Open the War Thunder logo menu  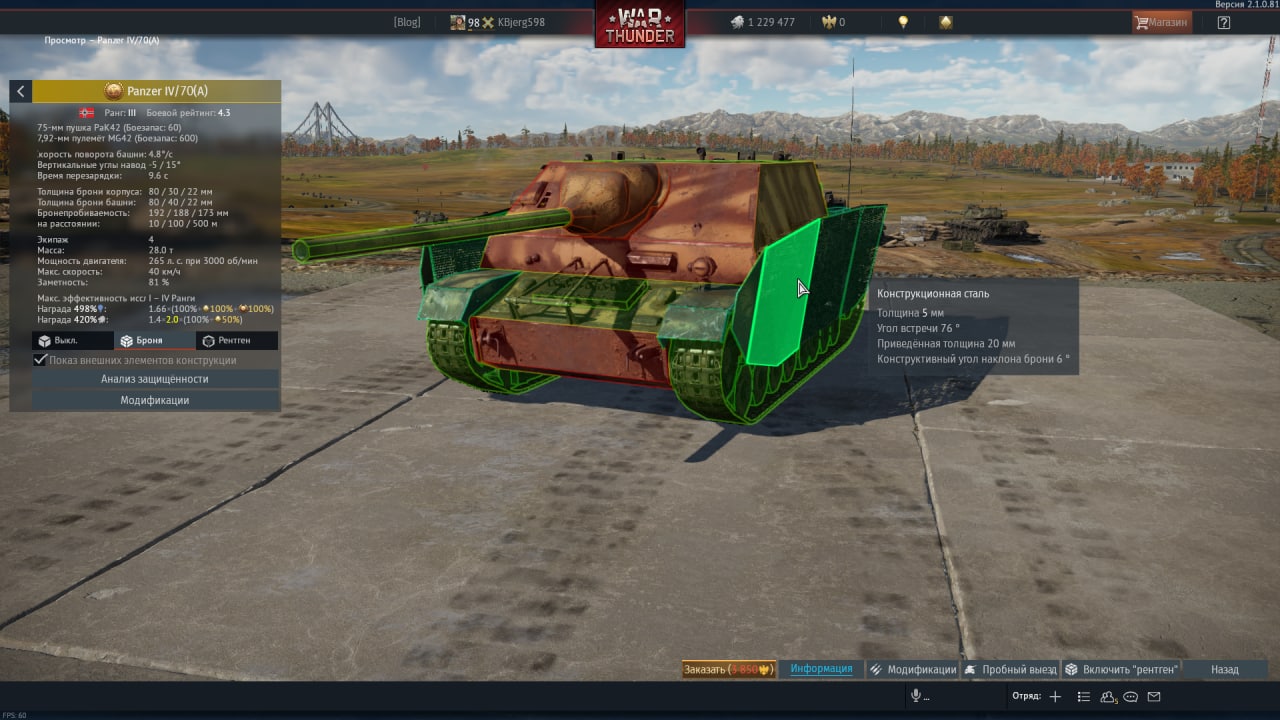640,24
